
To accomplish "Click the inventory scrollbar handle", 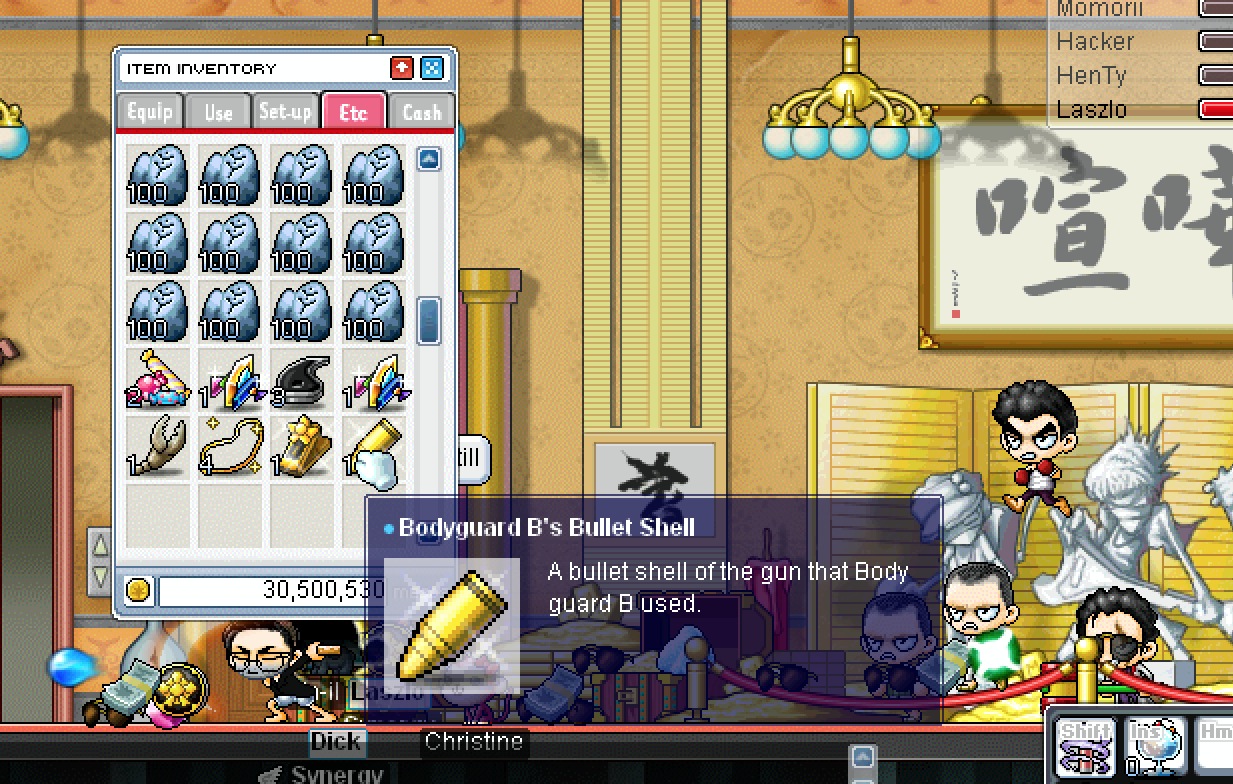I will [x=429, y=319].
